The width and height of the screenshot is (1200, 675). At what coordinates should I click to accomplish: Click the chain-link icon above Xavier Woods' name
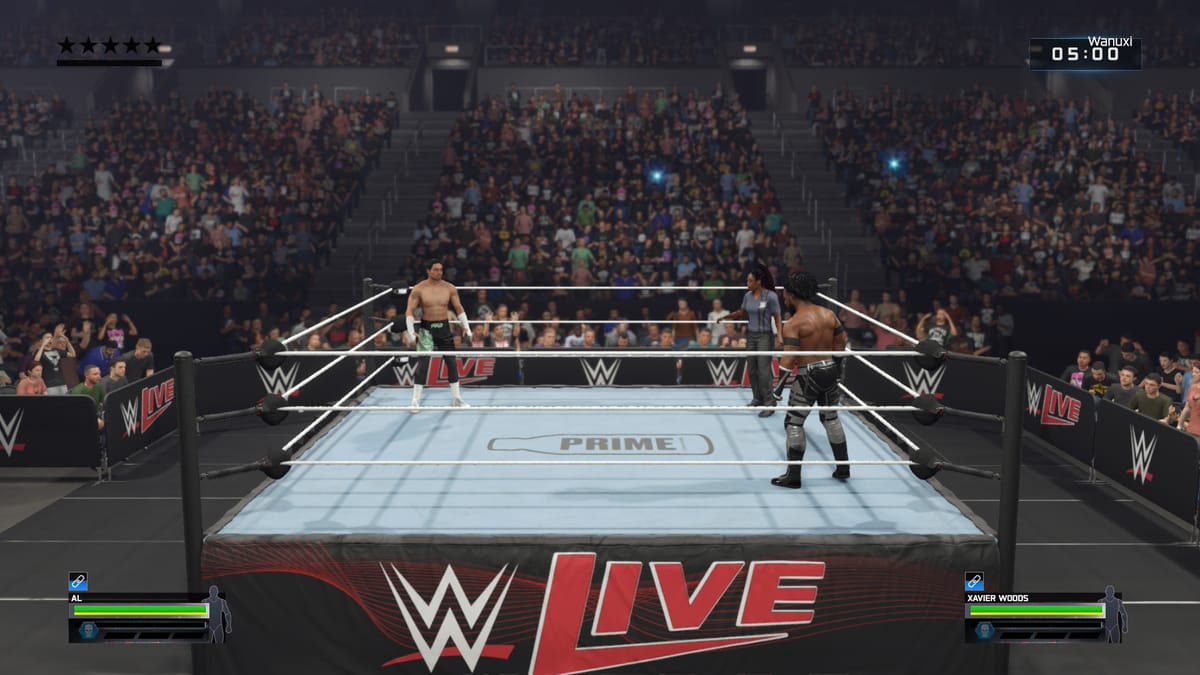974,581
